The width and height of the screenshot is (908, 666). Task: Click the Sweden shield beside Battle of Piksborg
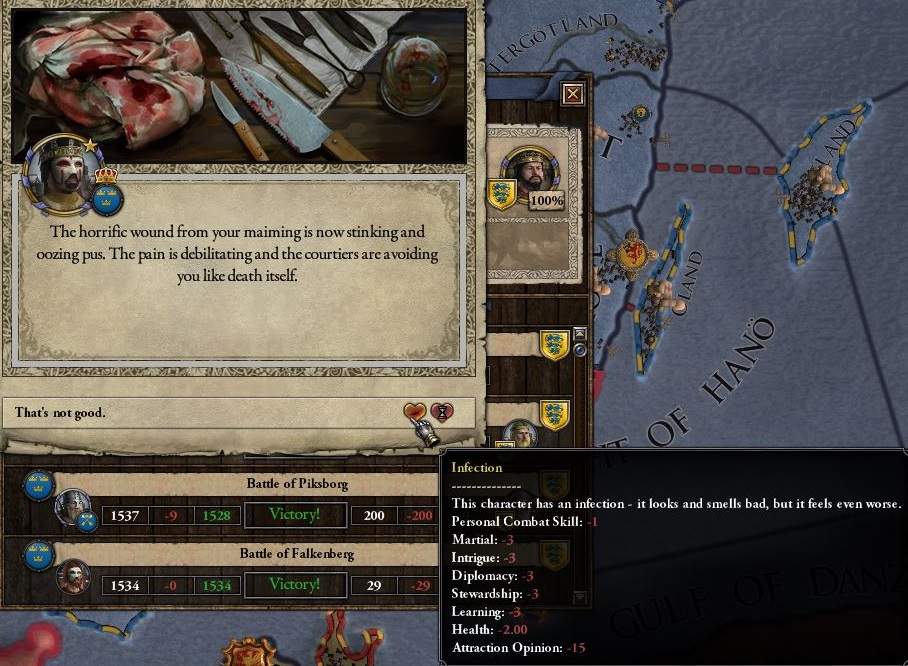coord(38,485)
